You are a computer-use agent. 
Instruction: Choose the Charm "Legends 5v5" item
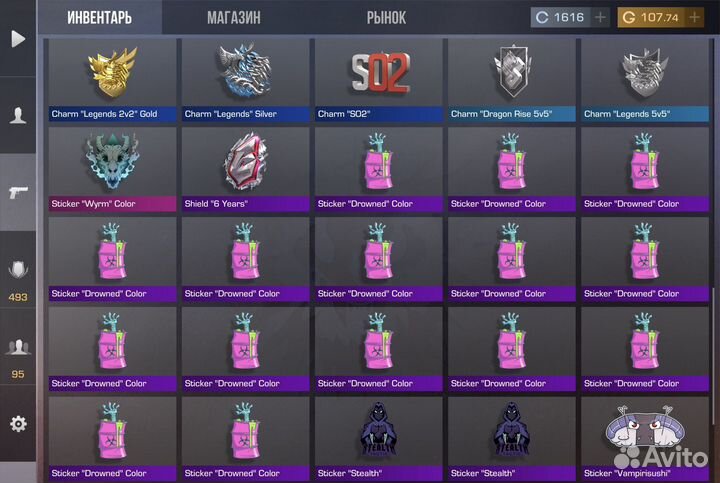(x=644, y=80)
